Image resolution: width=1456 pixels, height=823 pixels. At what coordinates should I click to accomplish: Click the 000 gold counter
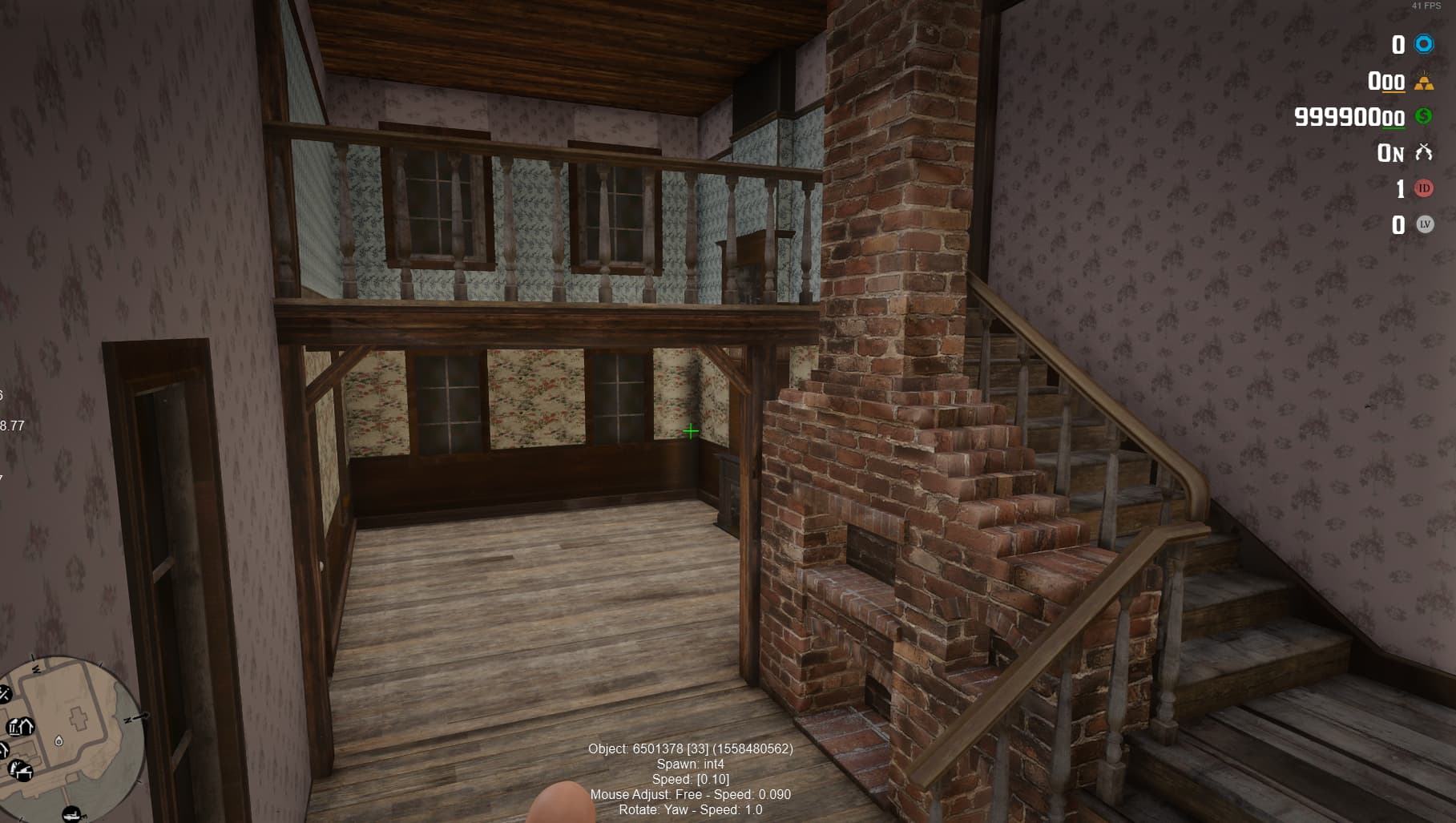1385,81
